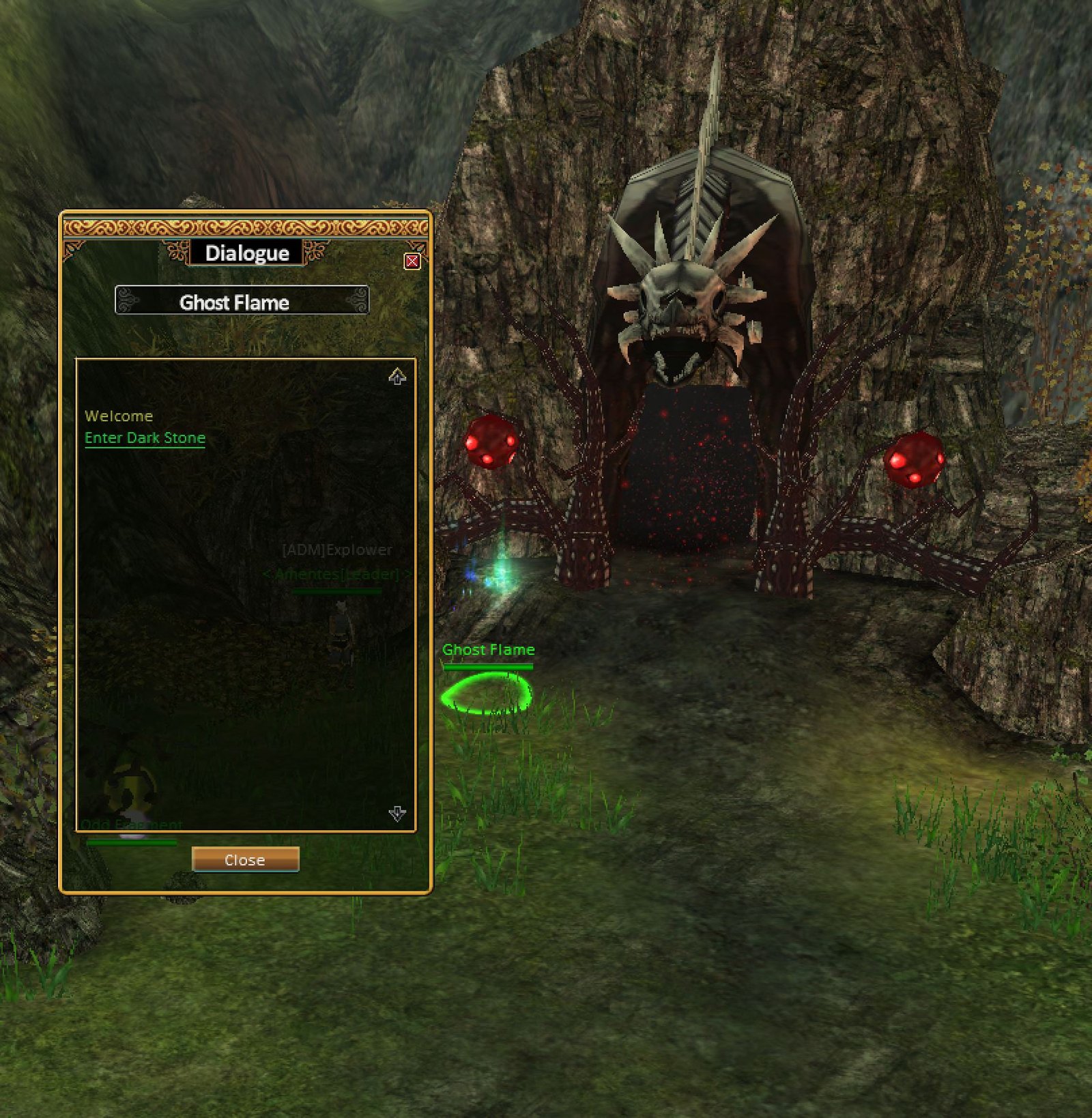This screenshot has height=1118, width=1092.
Task: Close the Dialogue window with the red X
Action: (x=412, y=261)
